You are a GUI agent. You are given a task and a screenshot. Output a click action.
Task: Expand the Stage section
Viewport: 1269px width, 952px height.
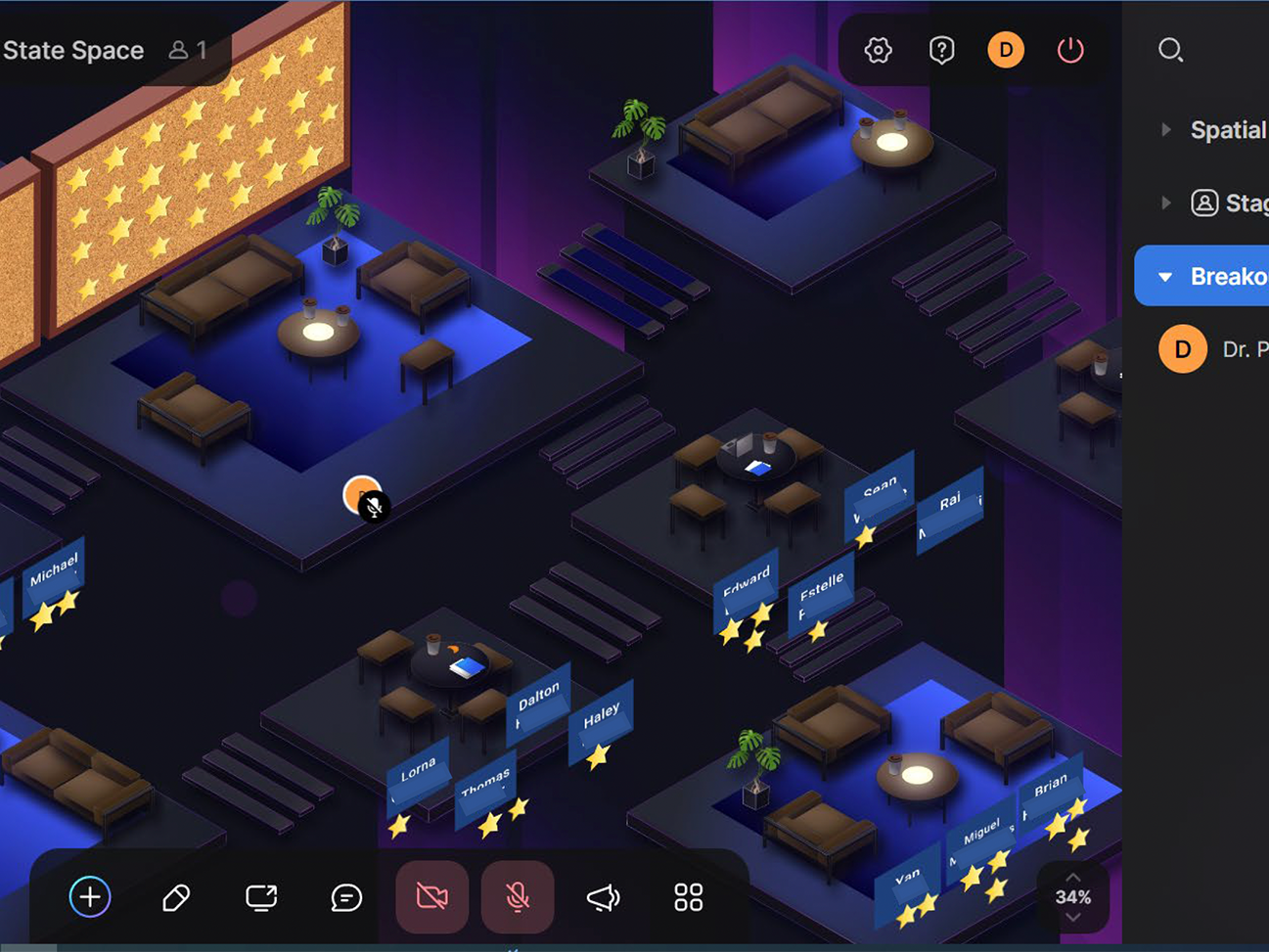(1165, 203)
